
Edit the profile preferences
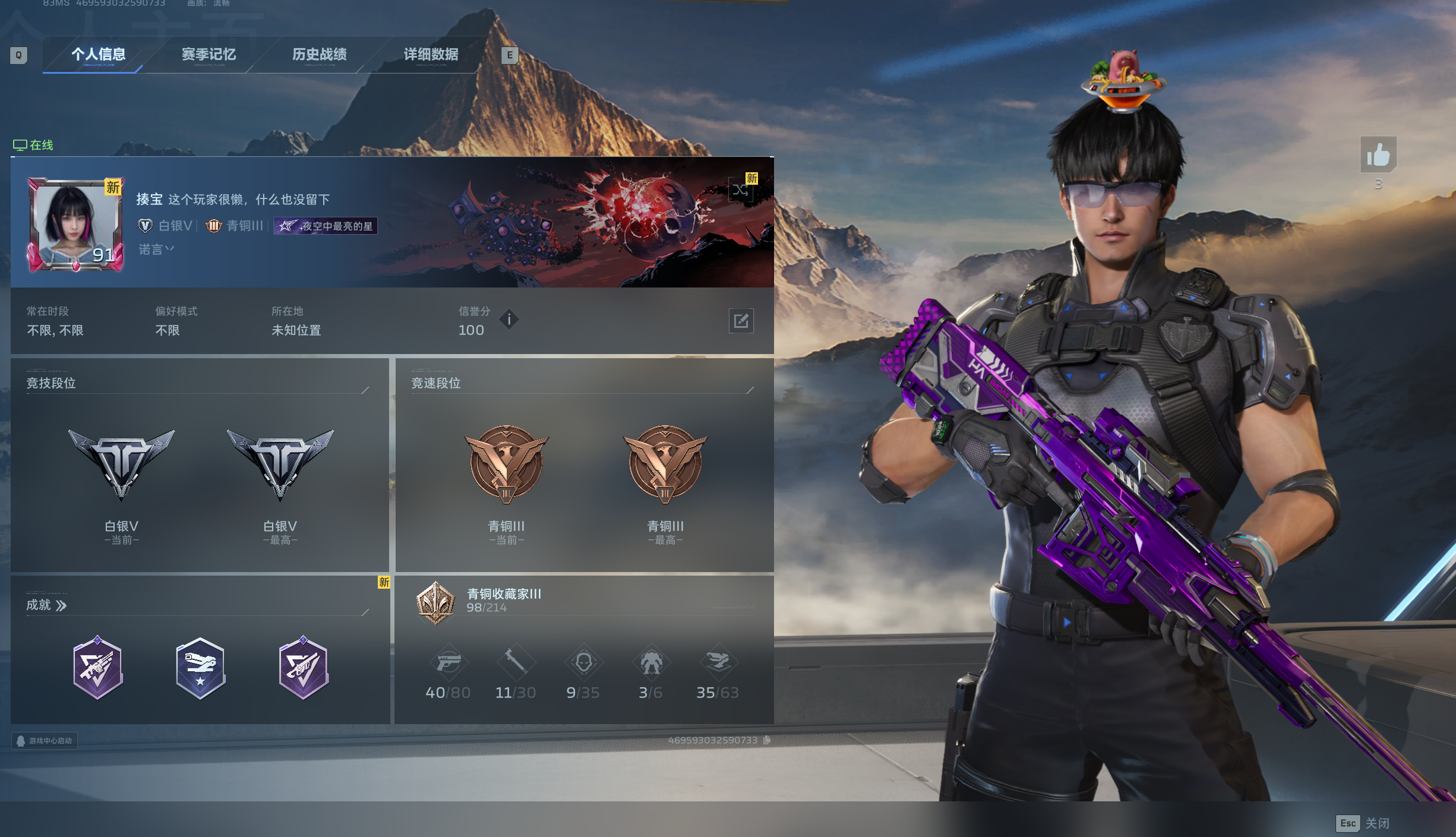(x=741, y=321)
